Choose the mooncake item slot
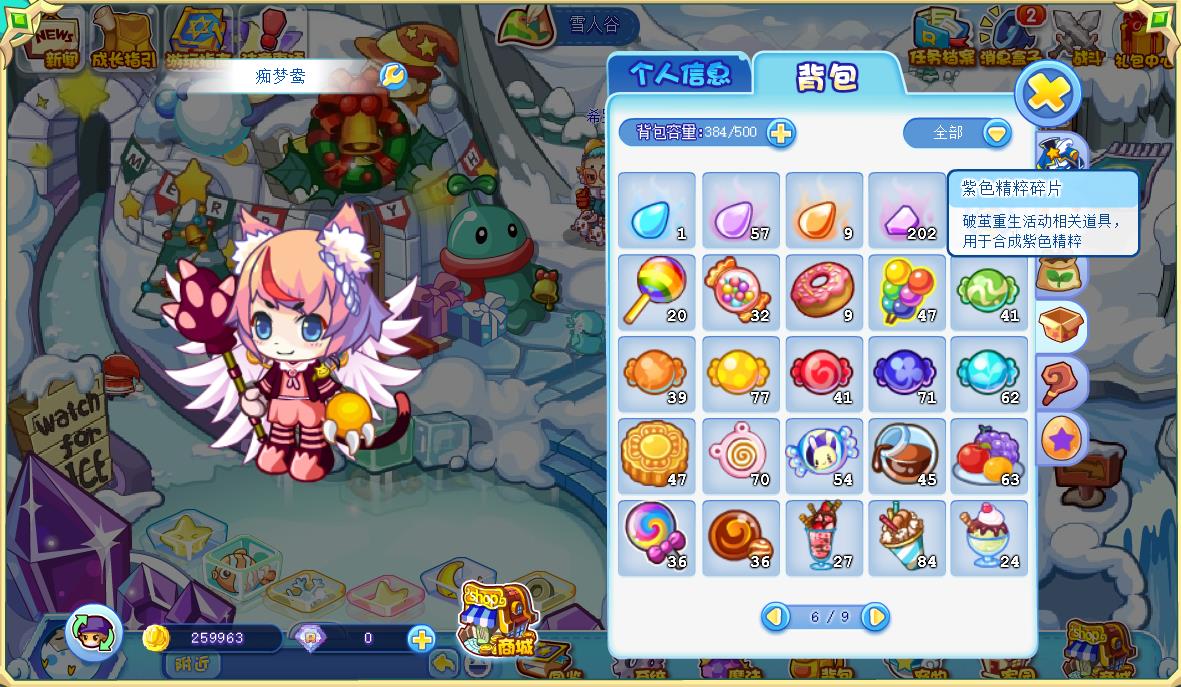The width and height of the screenshot is (1181, 687). point(656,457)
